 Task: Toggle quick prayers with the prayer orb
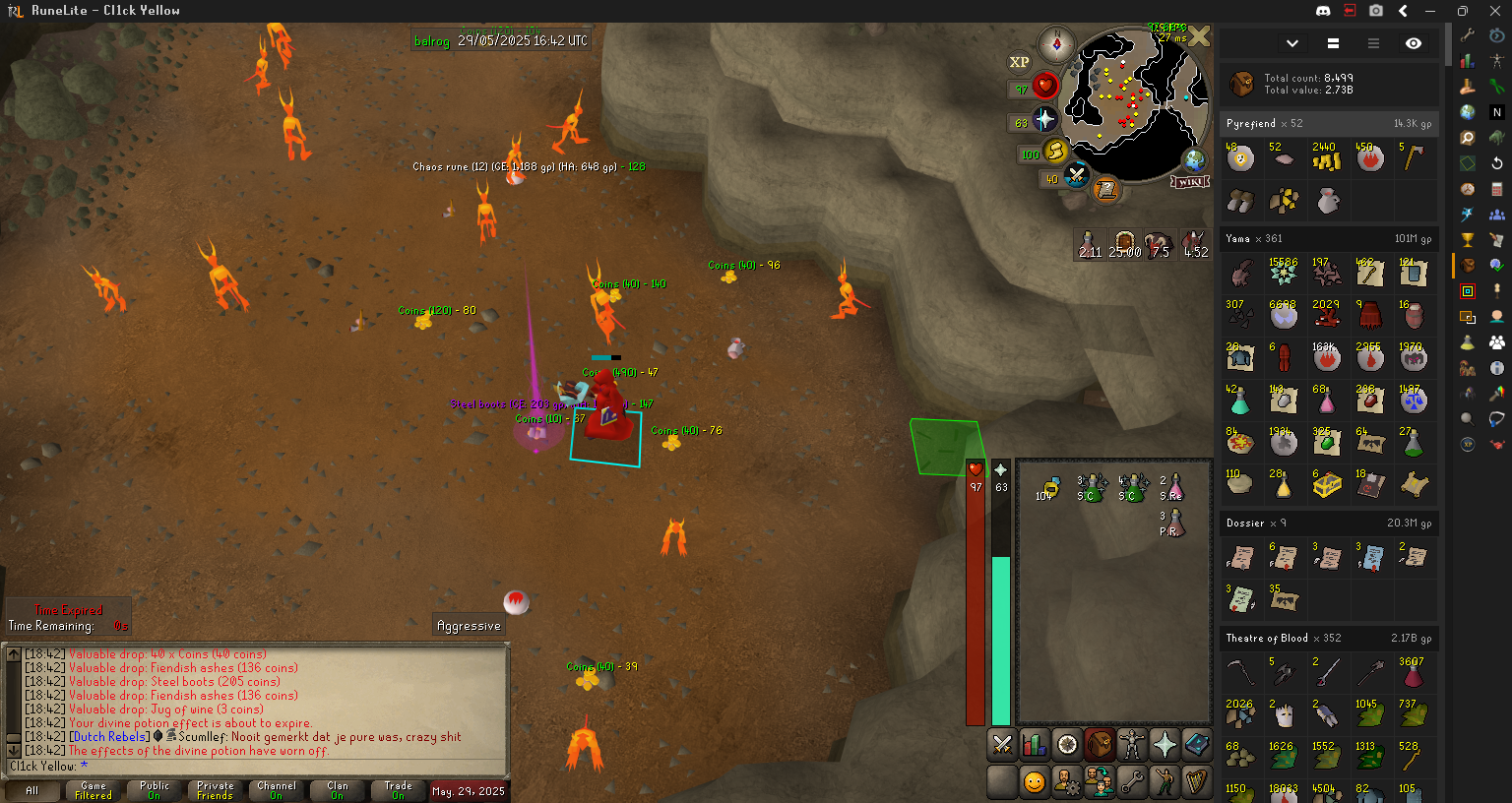(1044, 120)
